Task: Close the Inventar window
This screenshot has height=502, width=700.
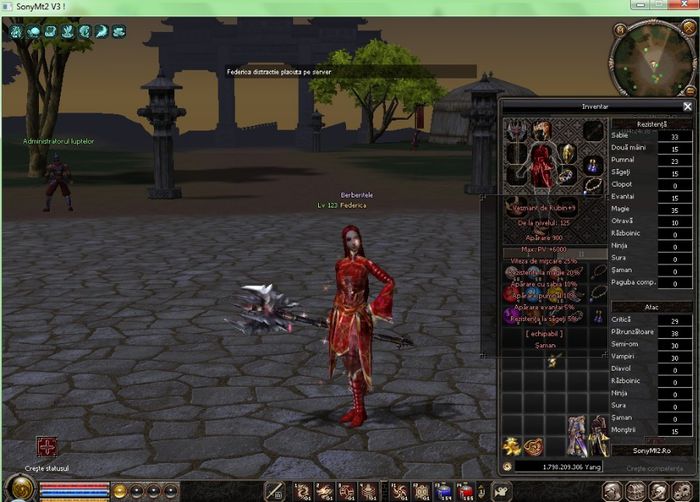Action: point(687,106)
